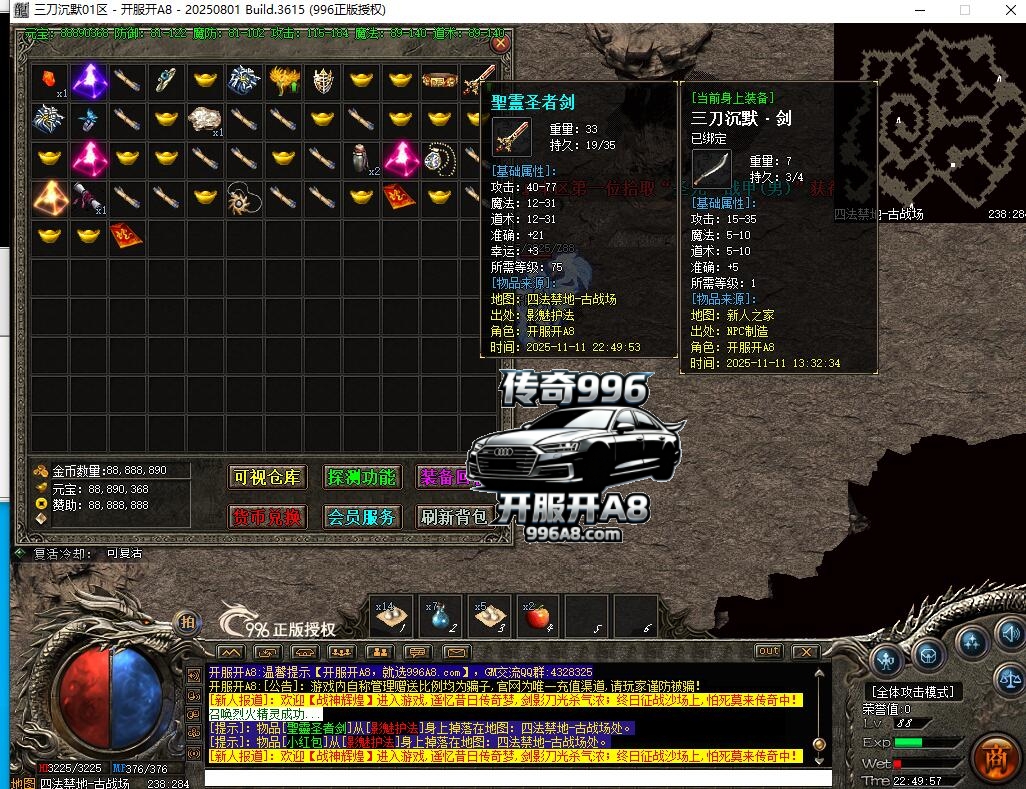Select the purple crystal in the bag's first row

(89, 80)
